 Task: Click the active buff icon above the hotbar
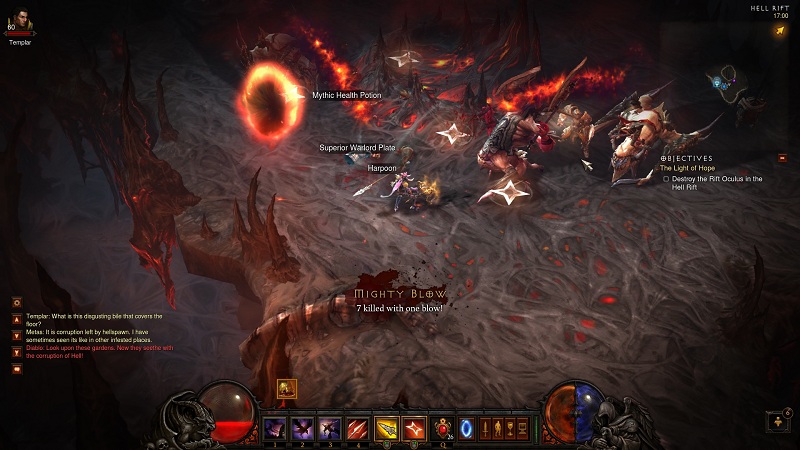point(287,390)
